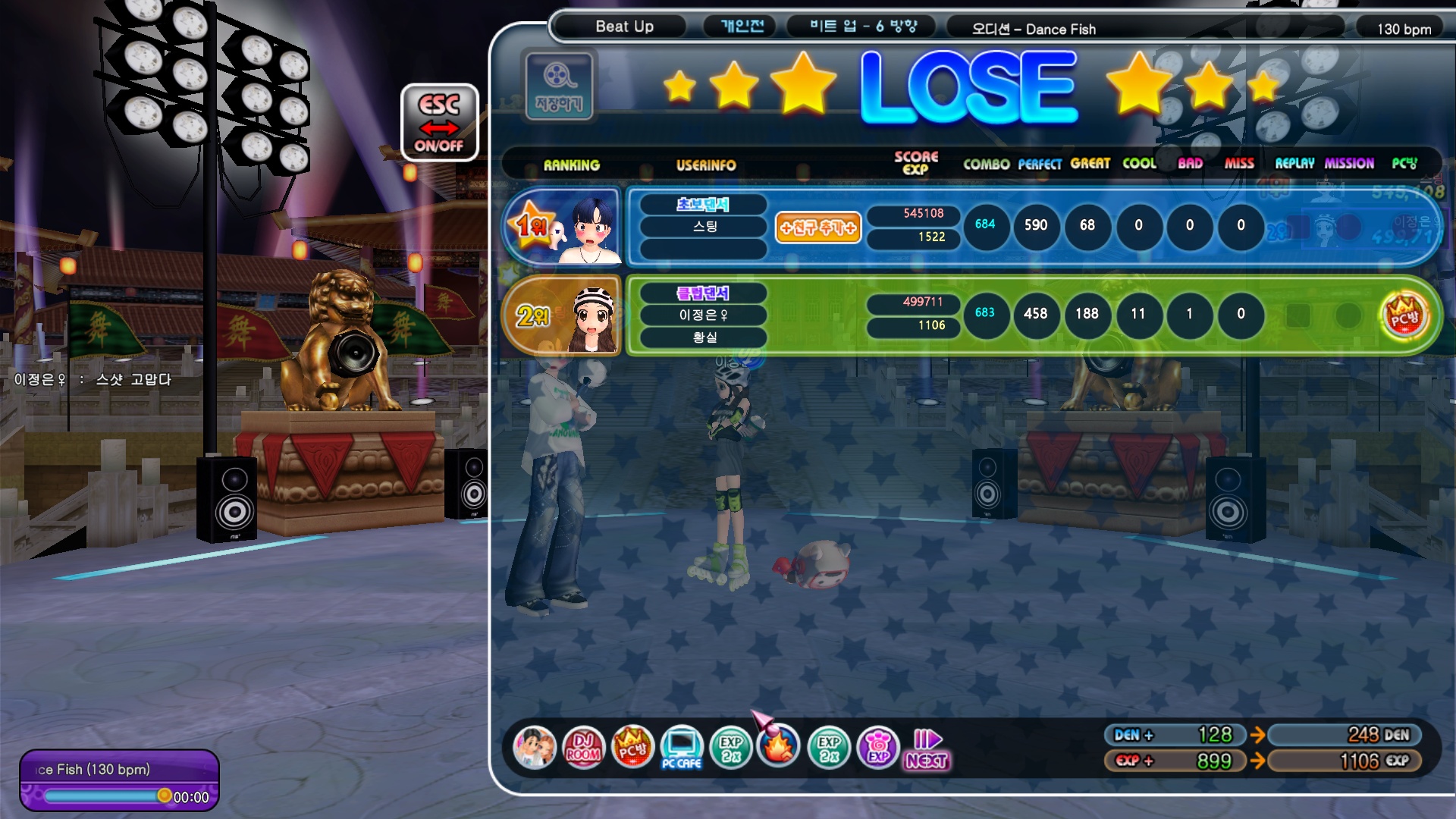
Task: Add 스팅 as friend with 친구 추가
Action: pyautogui.click(x=817, y=227)
